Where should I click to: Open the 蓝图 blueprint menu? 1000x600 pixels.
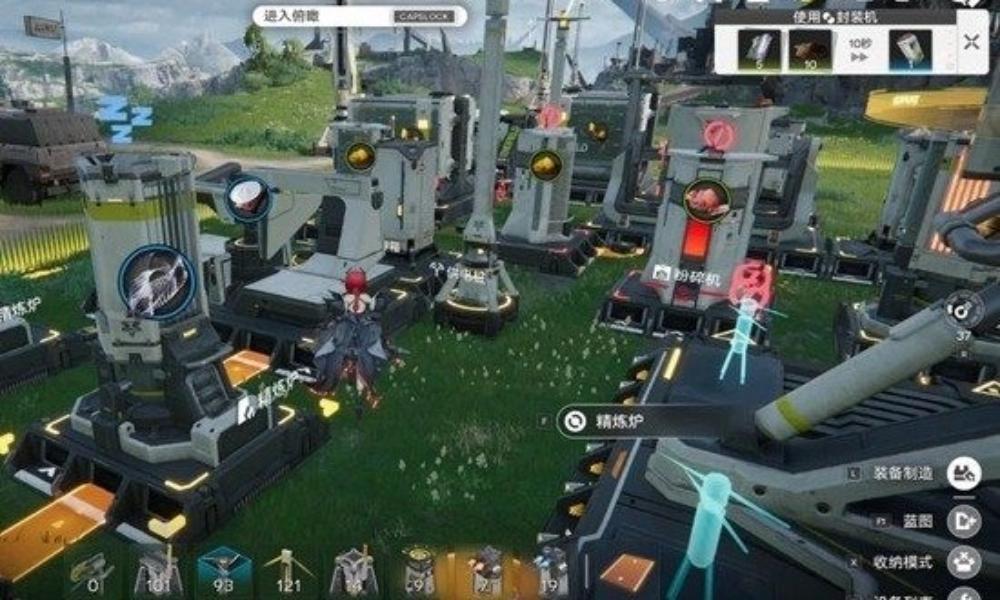pos(963,519)
